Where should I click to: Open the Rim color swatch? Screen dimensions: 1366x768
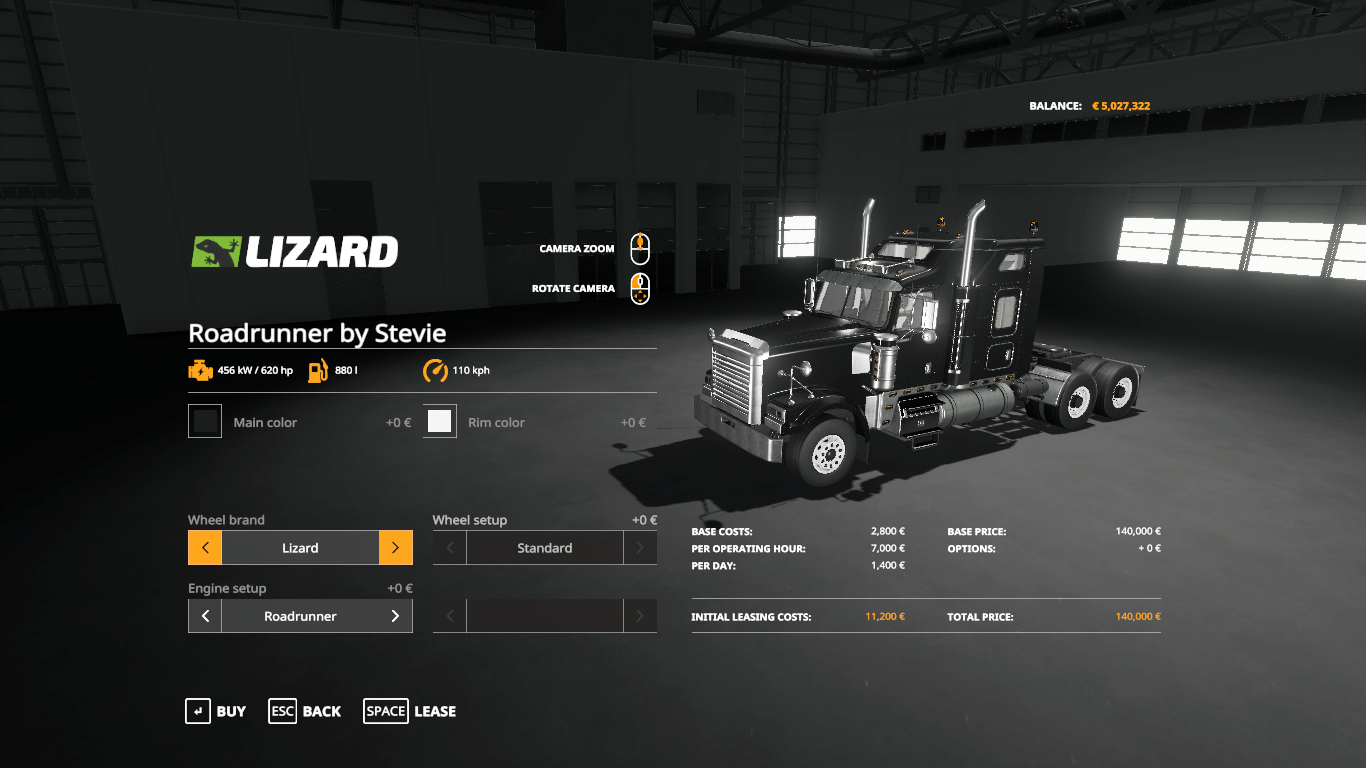tap(440, 421)
